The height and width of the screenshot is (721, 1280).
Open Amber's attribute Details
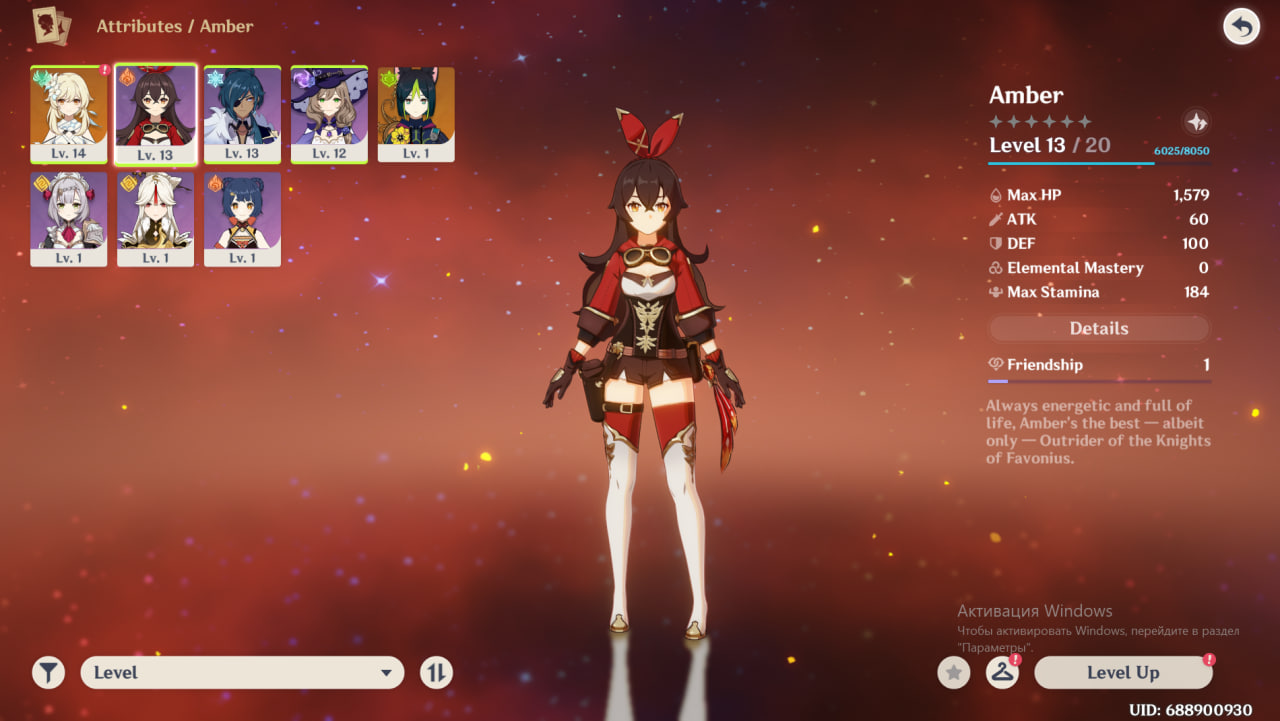(1099, 328)
